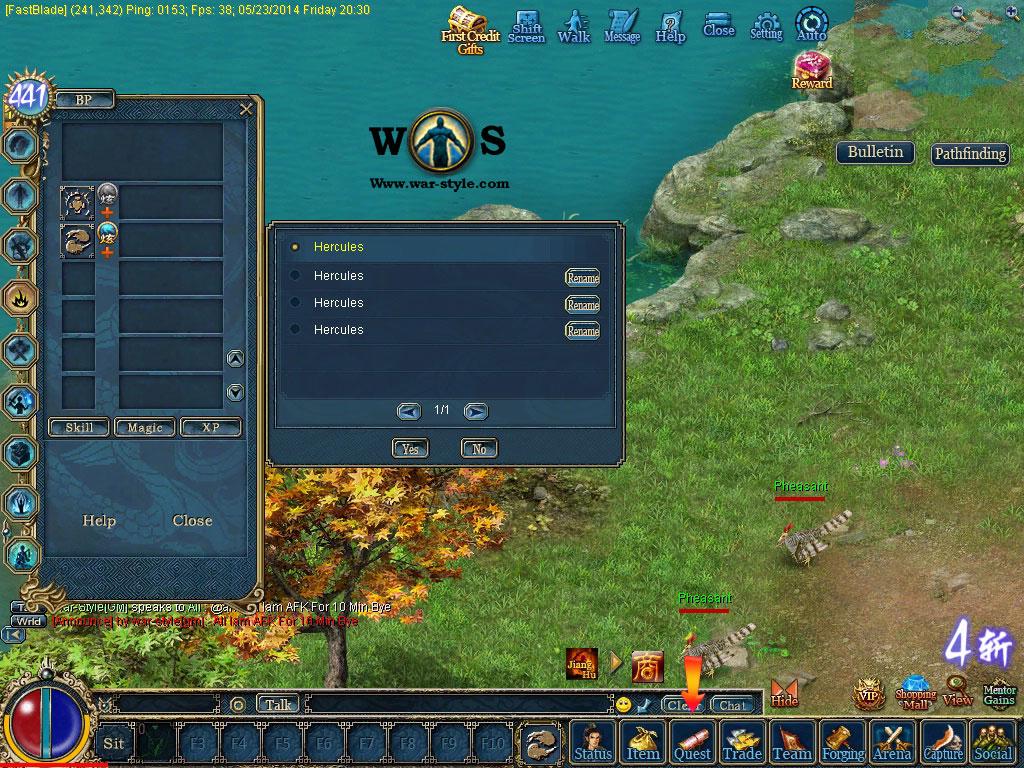The width and height of the screenshot is (1024, 768).
Task: Close the BP skill panel
Action: point(246,109)
